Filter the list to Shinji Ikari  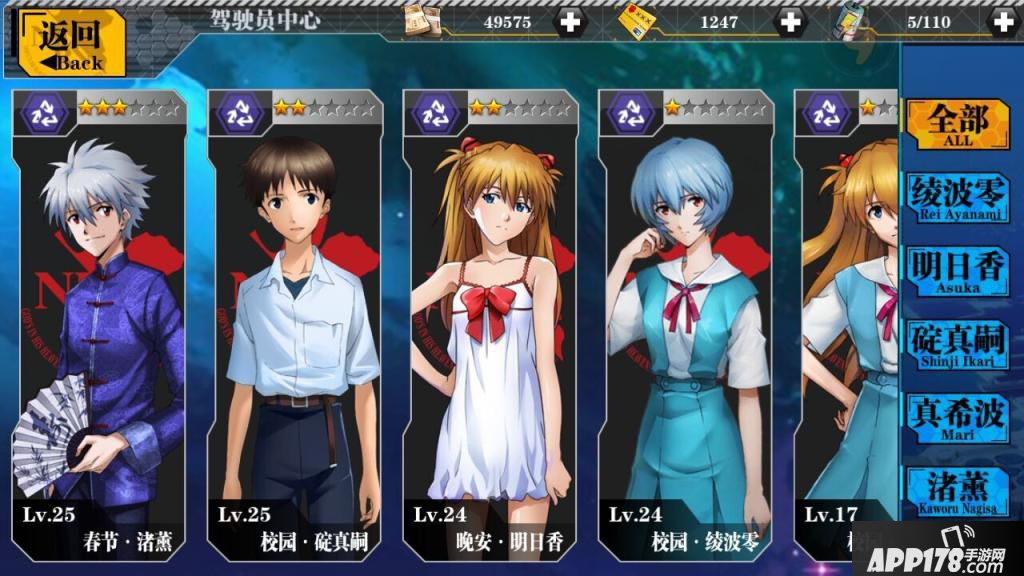tap(957, 344)
